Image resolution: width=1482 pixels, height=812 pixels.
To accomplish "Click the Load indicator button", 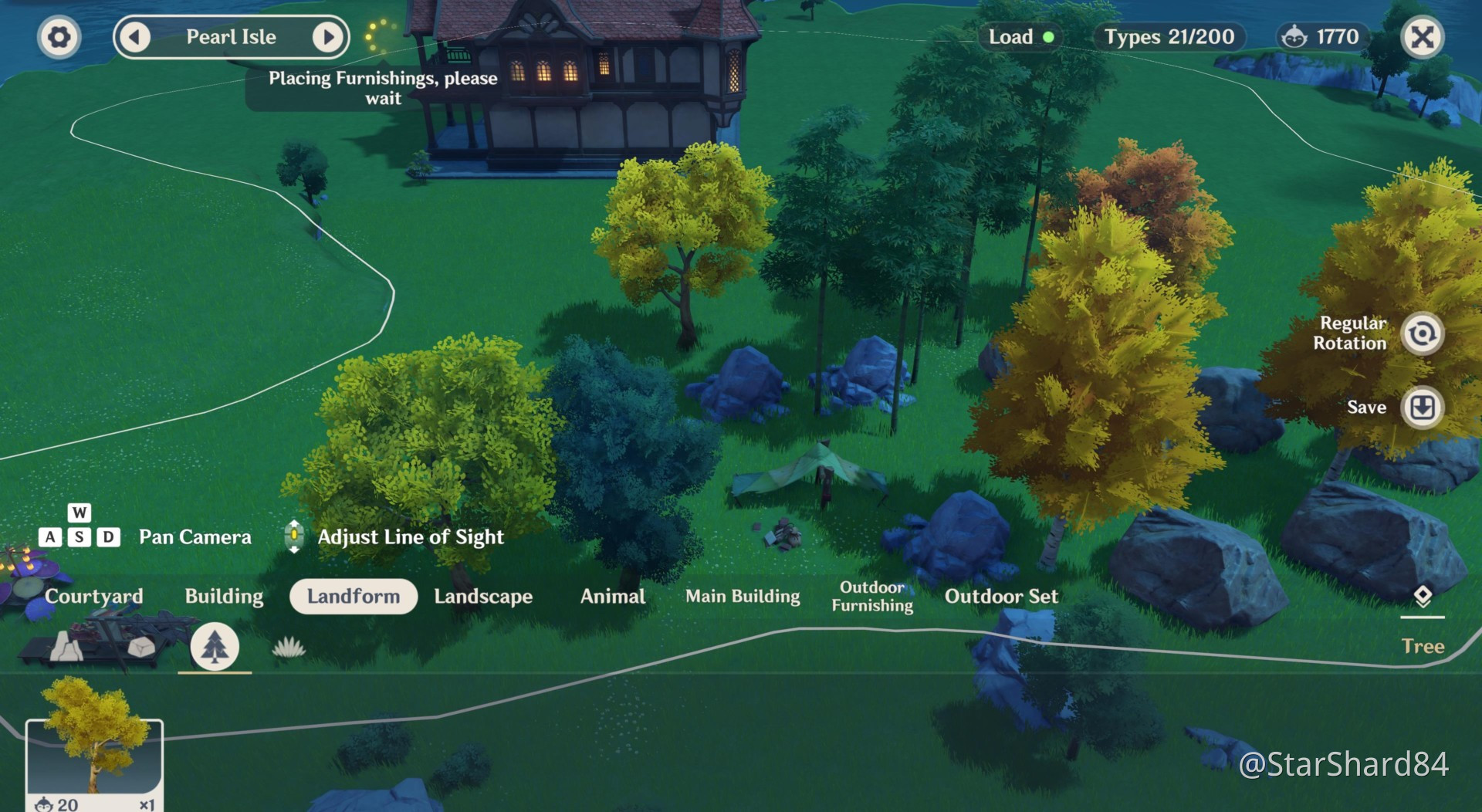I will [x=1020, y=37].
